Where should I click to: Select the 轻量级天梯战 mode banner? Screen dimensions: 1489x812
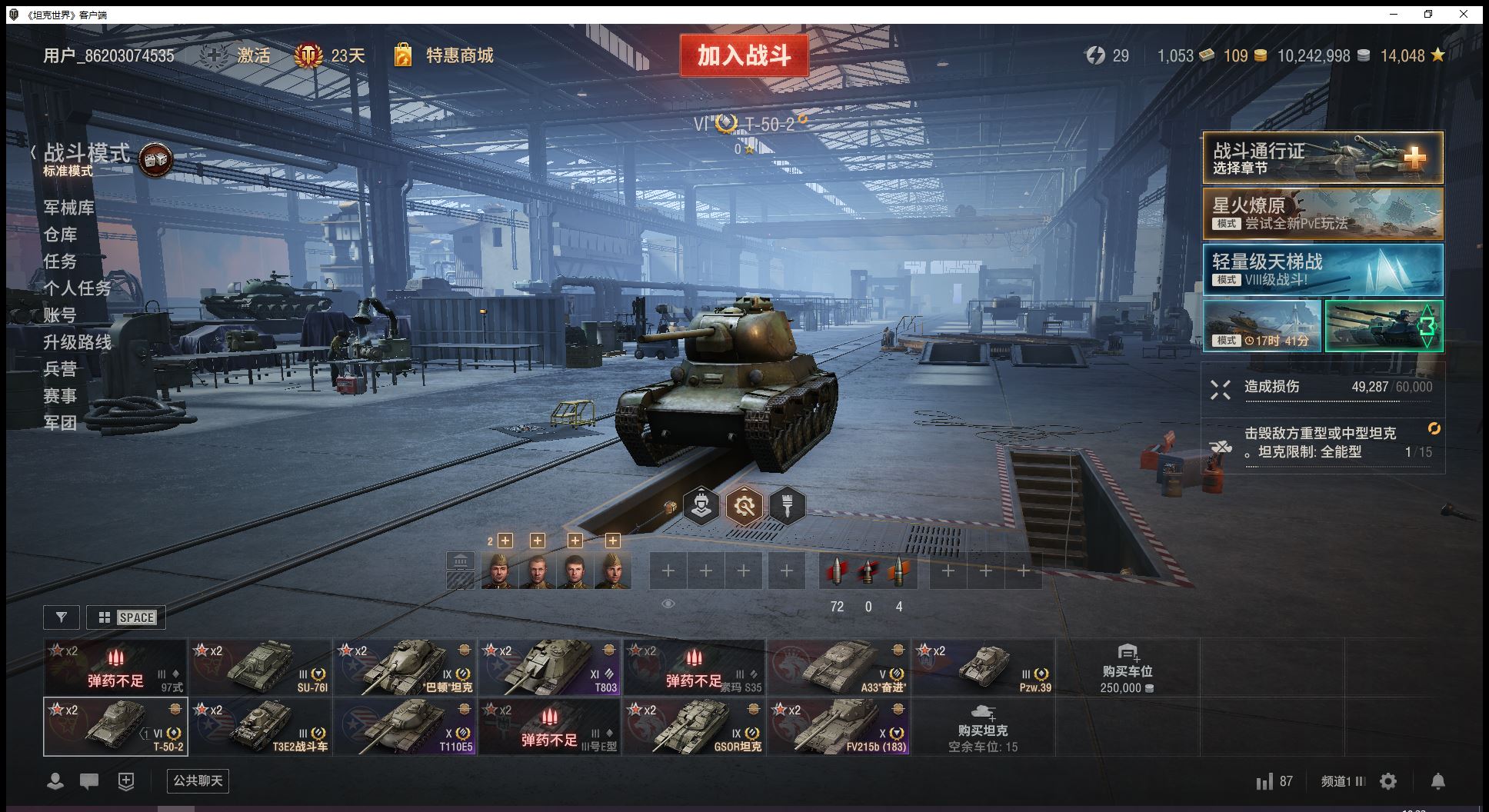(1322, 271)
